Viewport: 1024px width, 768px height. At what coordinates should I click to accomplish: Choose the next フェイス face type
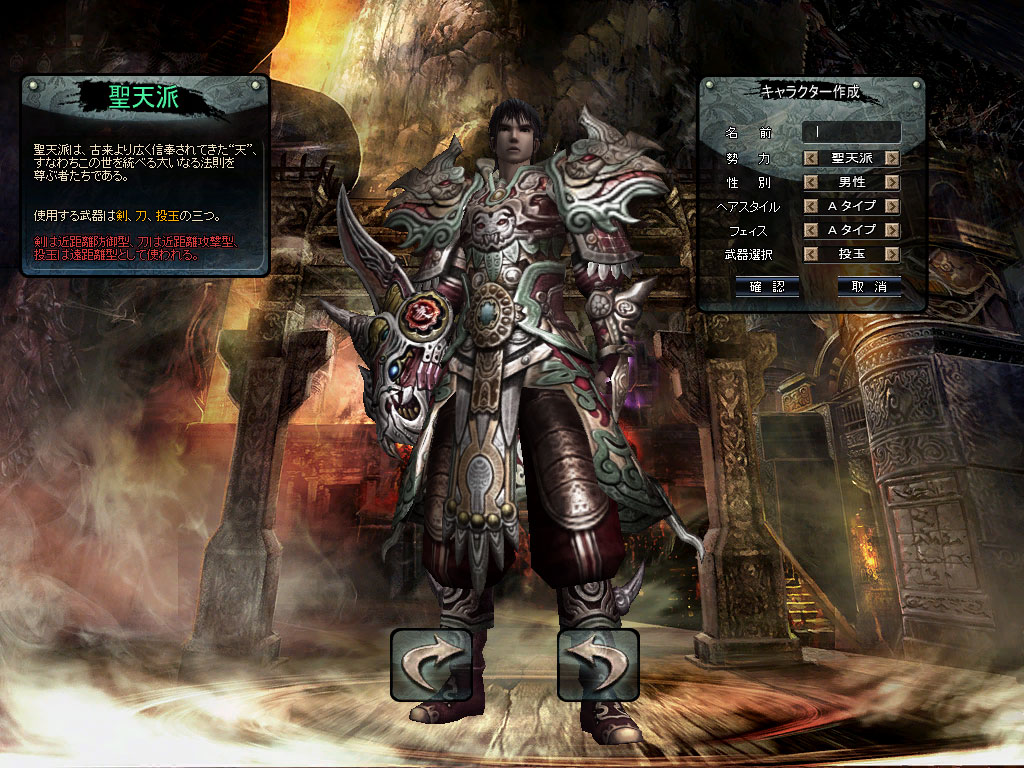tap(892, 230)
